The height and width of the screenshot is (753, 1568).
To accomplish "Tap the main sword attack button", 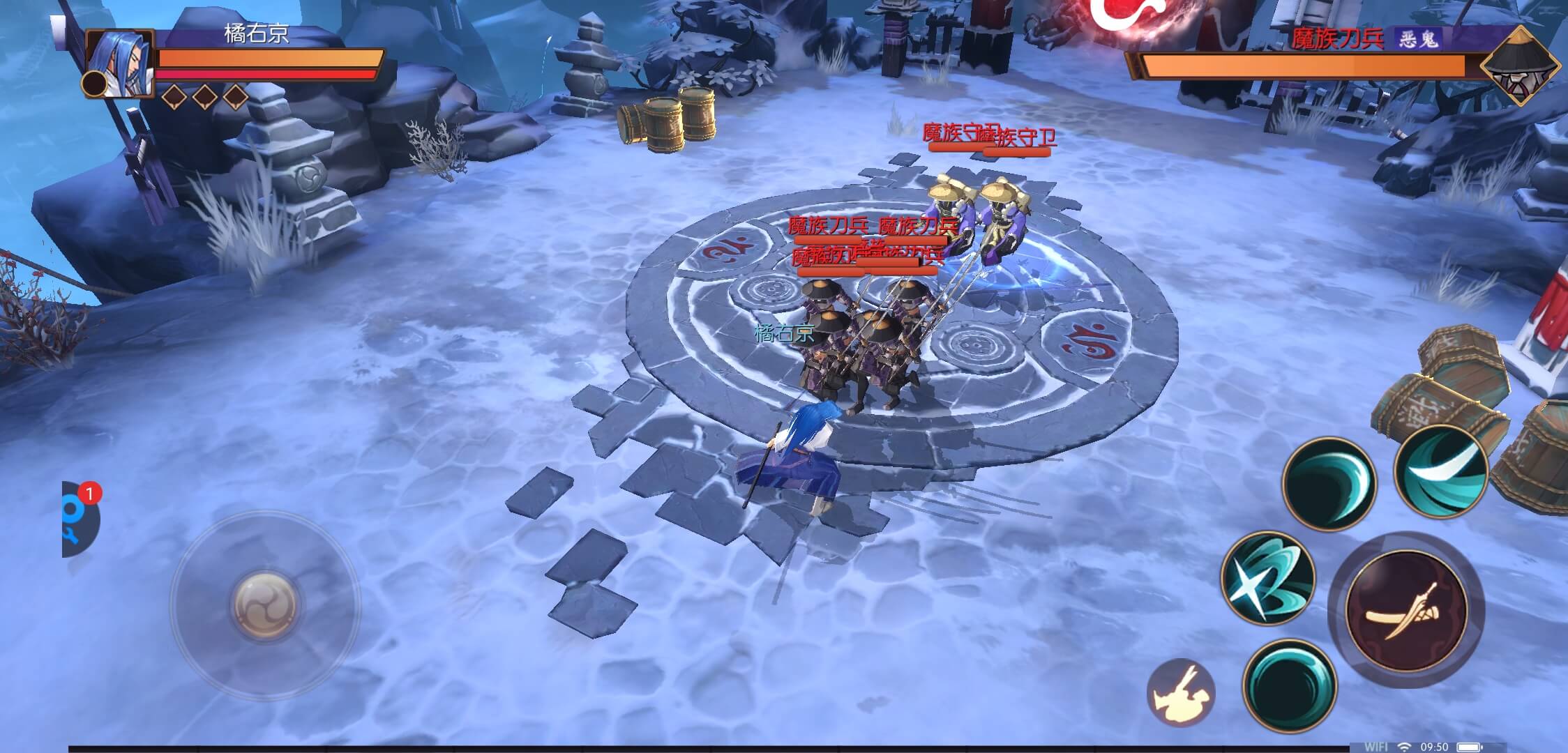I will [x=1405, y=609].
